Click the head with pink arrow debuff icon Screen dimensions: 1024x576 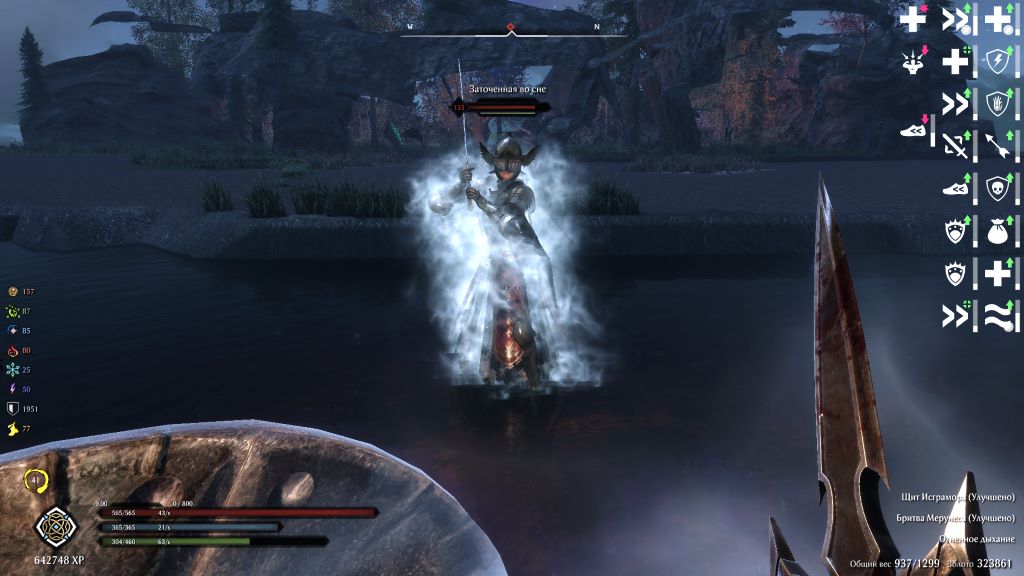(913, 60)
